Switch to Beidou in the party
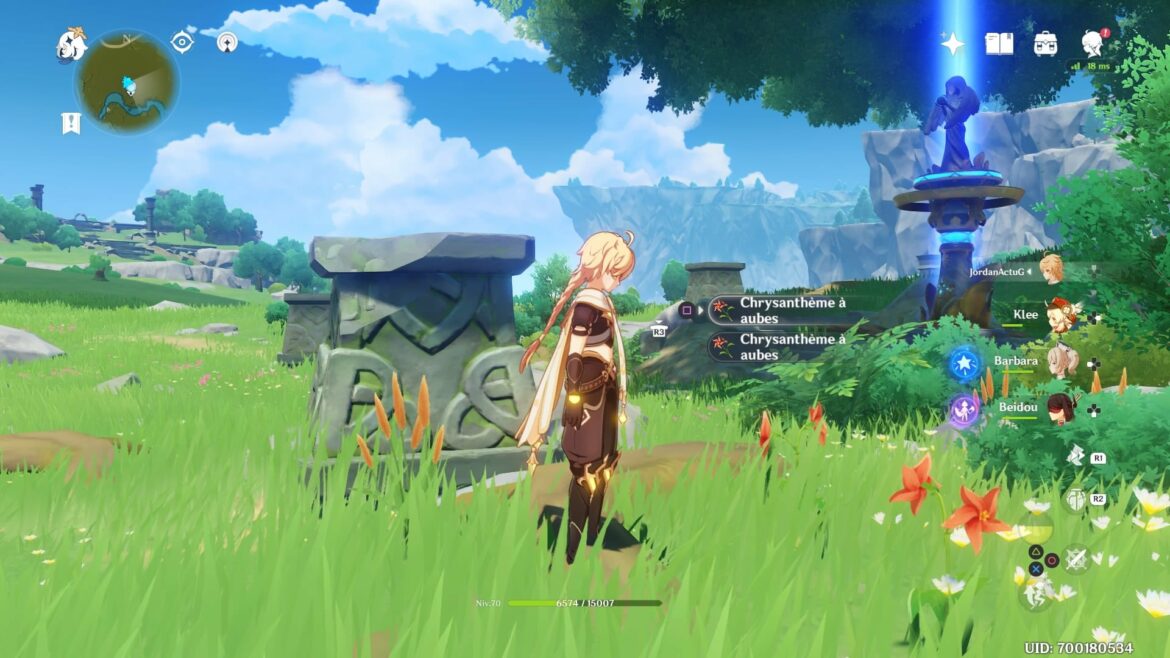 click(x=1062, y=408)
